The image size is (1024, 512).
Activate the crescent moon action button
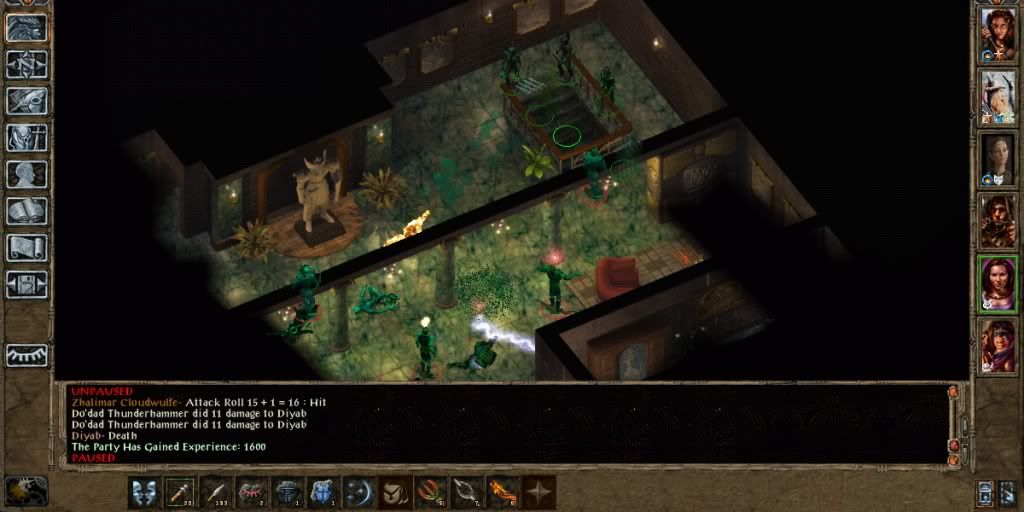(x=360, y=491)
